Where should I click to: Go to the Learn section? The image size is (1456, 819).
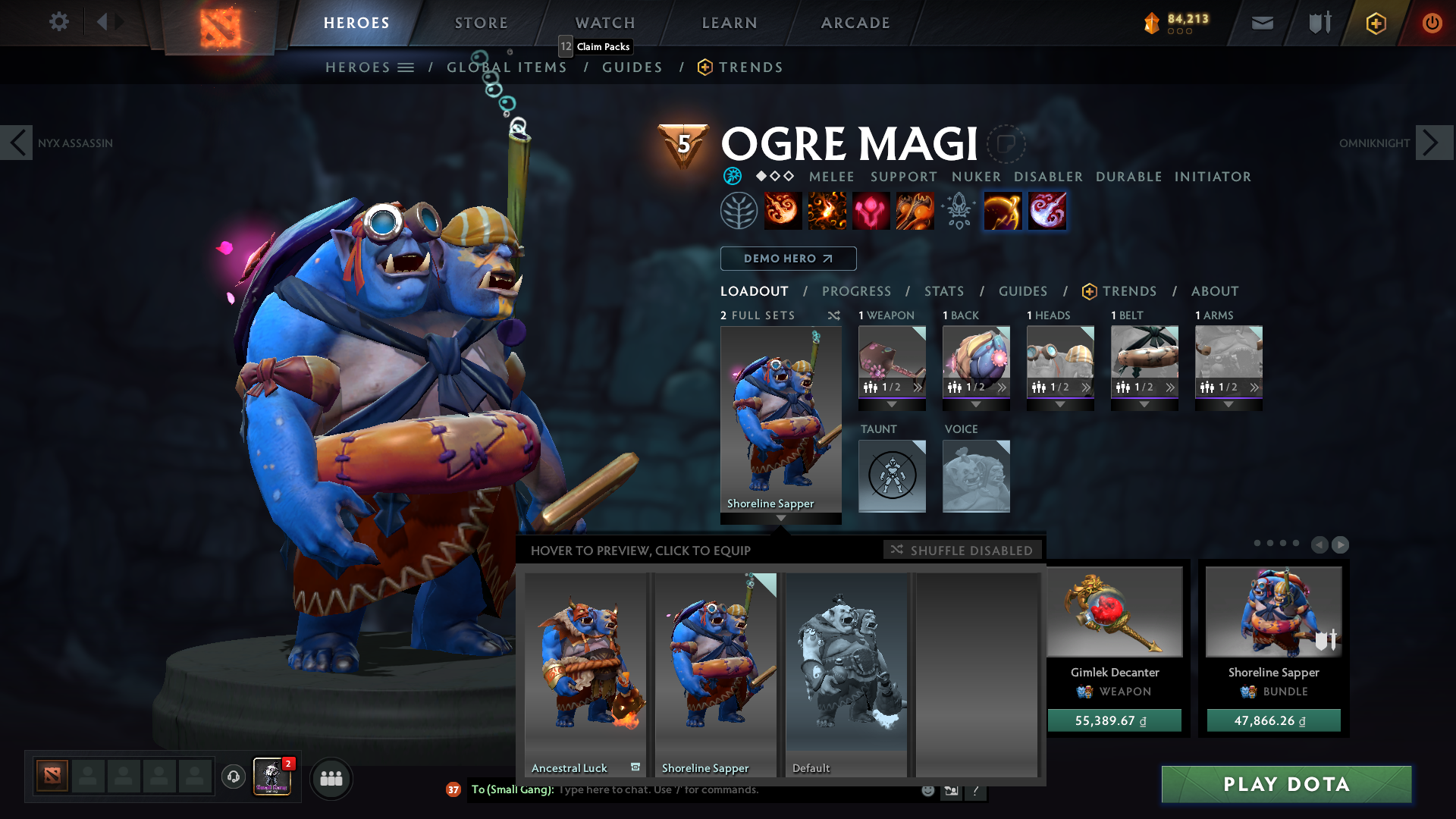[730, 23]
